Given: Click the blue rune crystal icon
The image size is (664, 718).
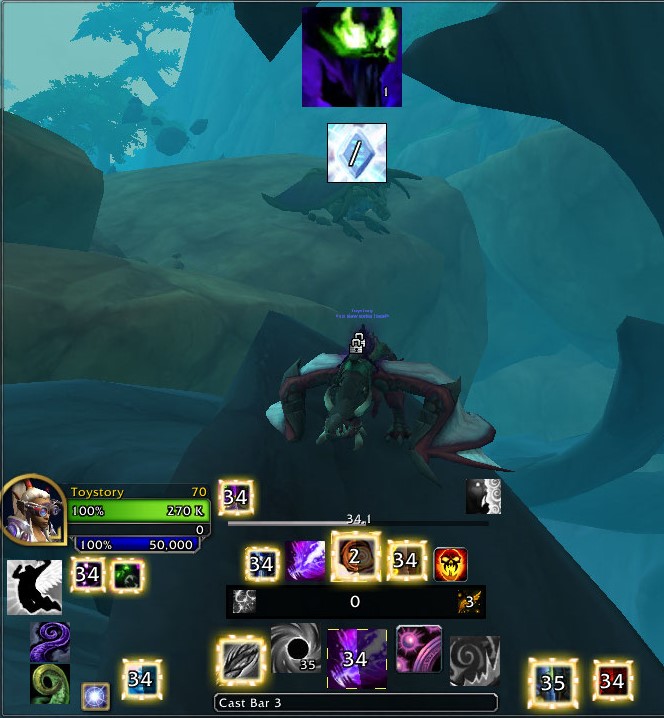Looking at the screenshot, I should (357, 153).
